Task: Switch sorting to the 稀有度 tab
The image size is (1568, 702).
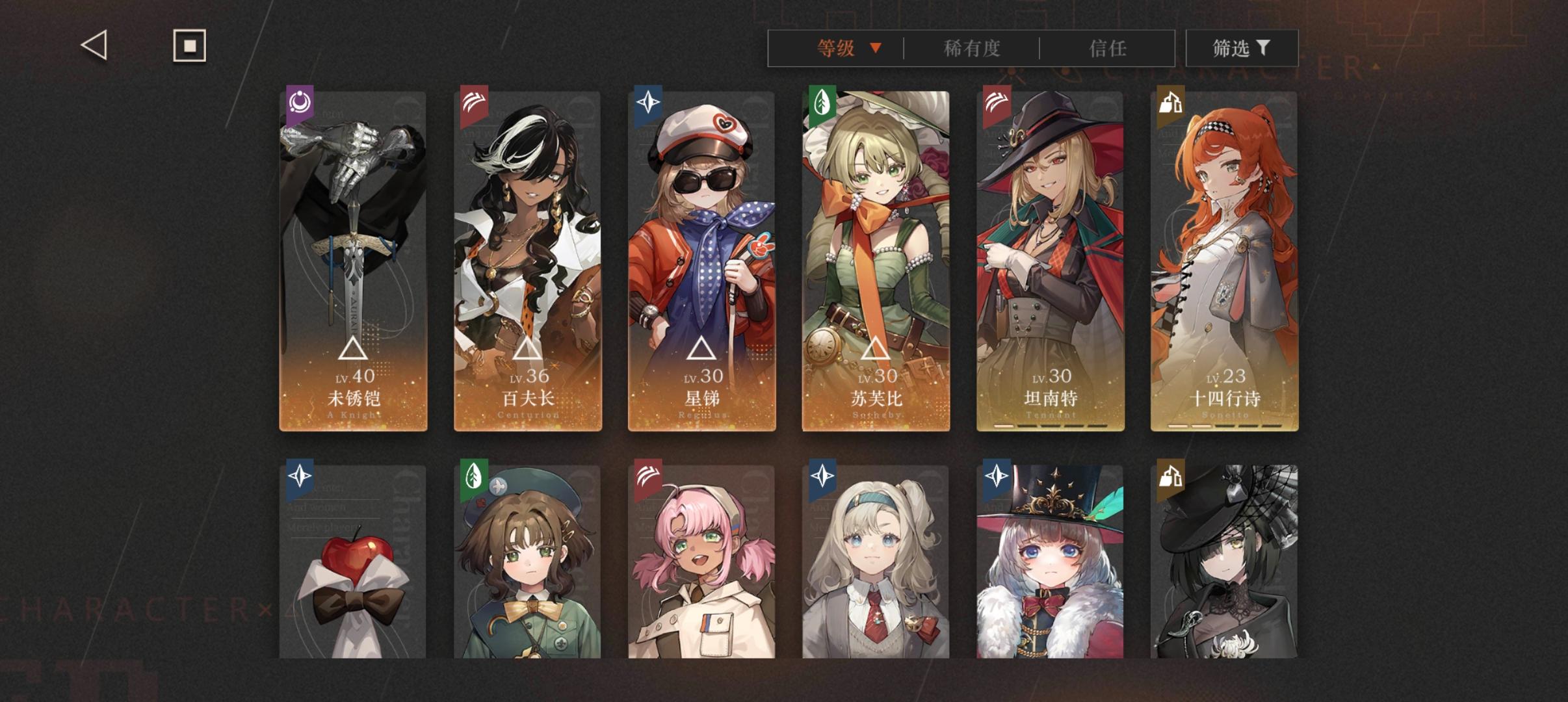Action: (x=972, y=48)
